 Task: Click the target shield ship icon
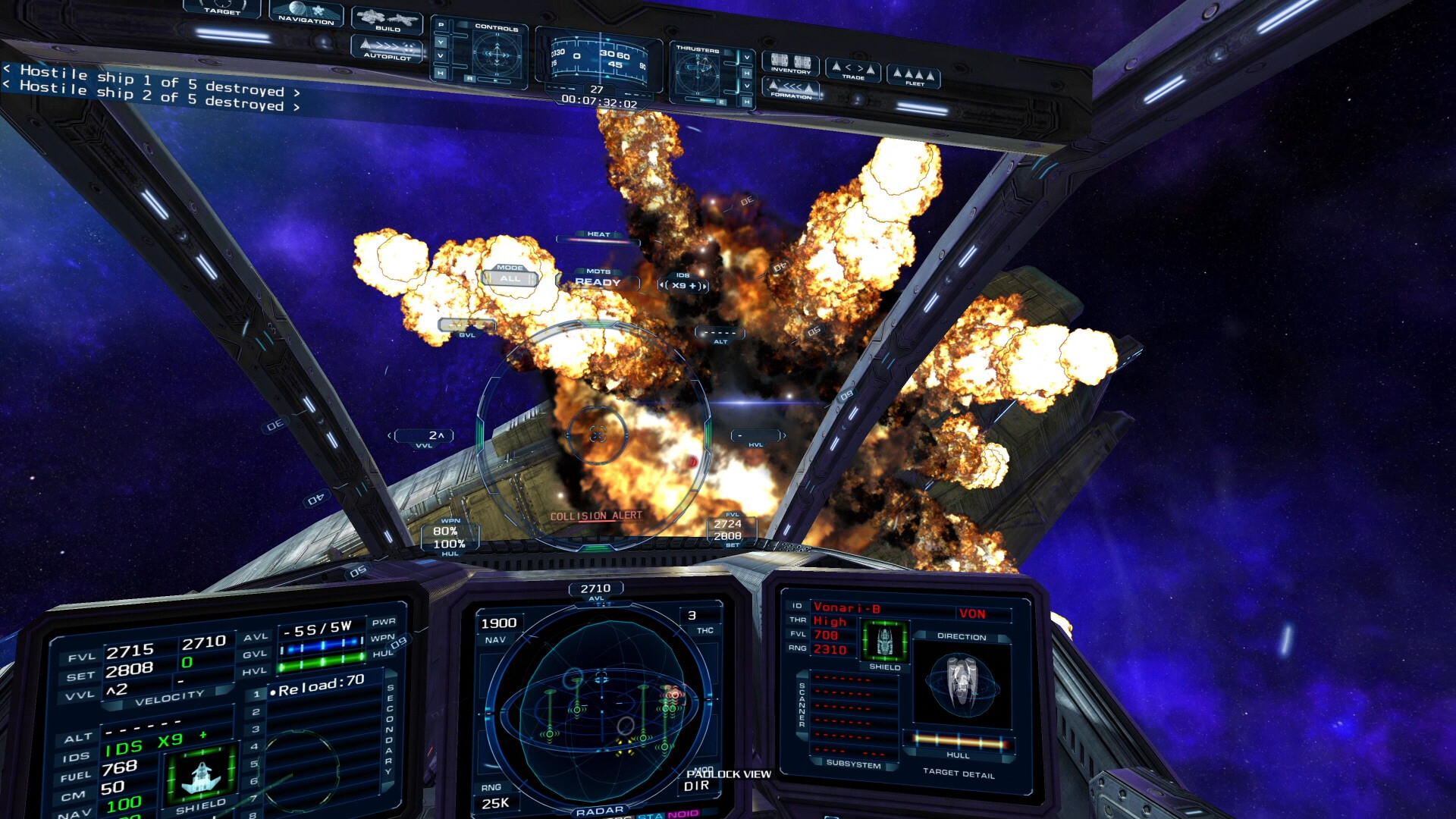[884, 641]
